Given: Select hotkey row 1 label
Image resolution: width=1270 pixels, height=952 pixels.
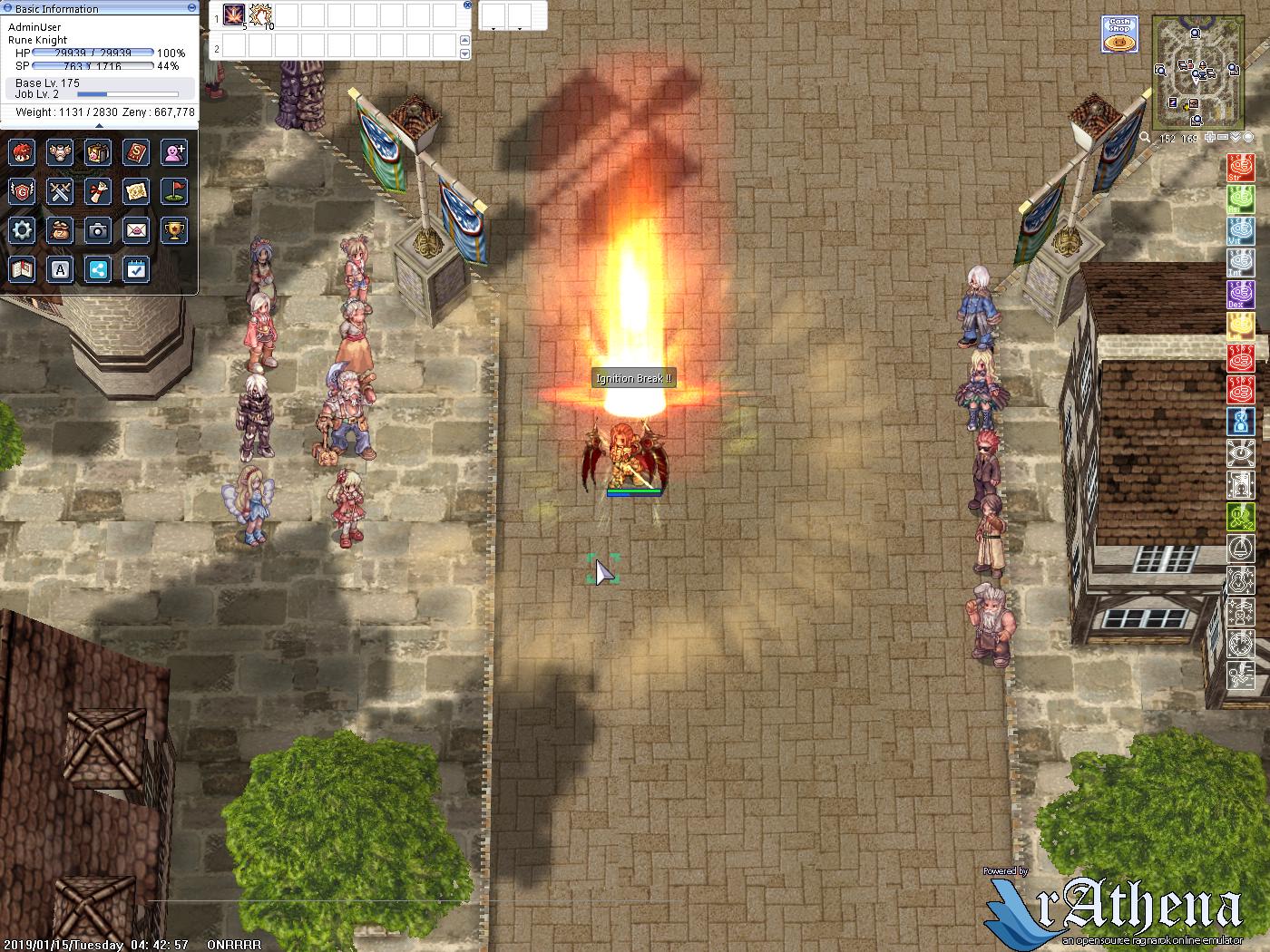Looking at the screenshot, I should coord(217,18).
